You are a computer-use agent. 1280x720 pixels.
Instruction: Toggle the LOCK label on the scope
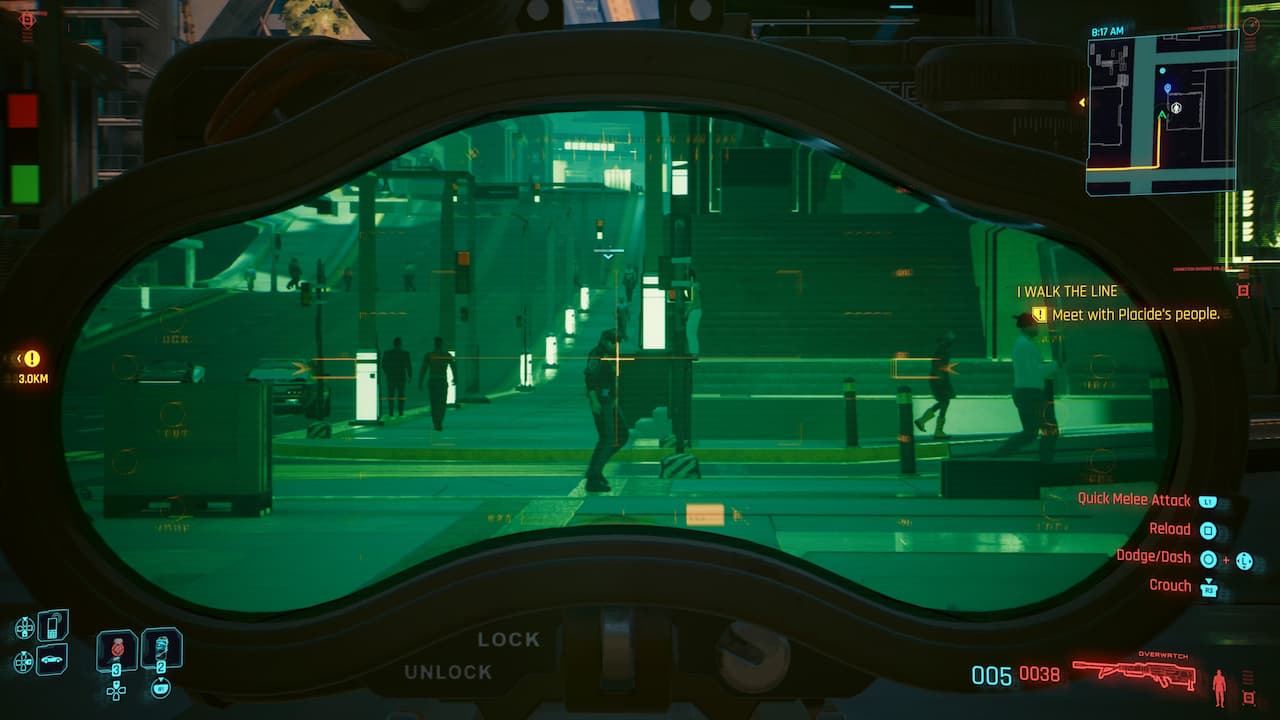[509, 638]
